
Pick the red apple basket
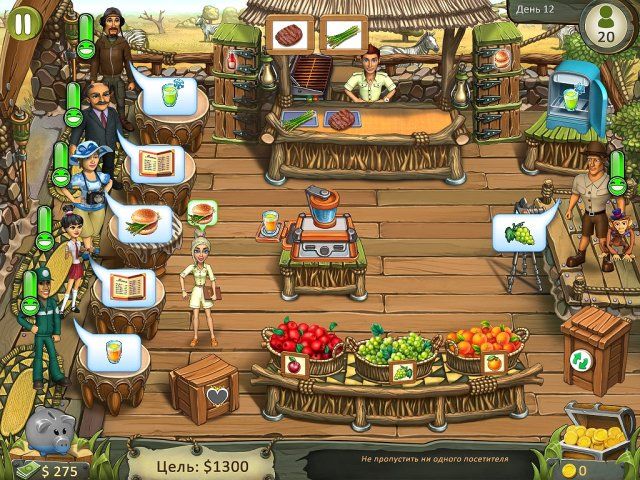[x=307, y=345]
